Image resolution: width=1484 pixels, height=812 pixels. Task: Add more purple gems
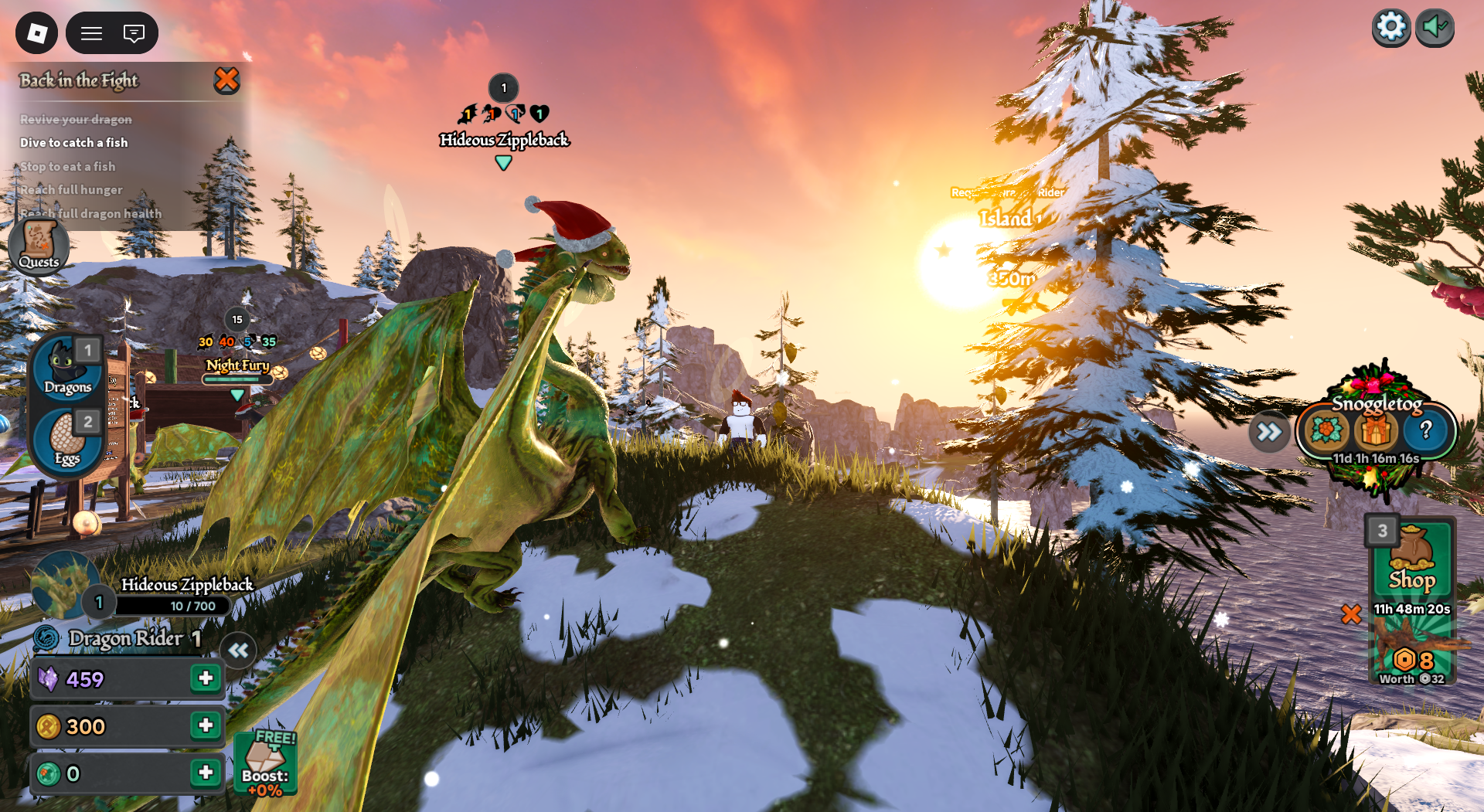coord(206,678)
